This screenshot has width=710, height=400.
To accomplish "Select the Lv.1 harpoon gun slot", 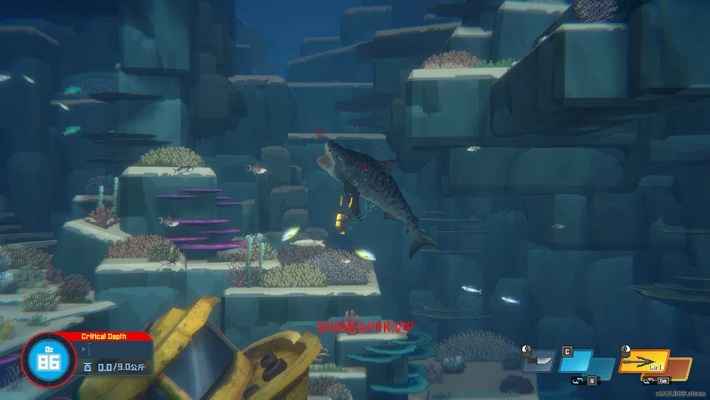I will tap(645, 360).
